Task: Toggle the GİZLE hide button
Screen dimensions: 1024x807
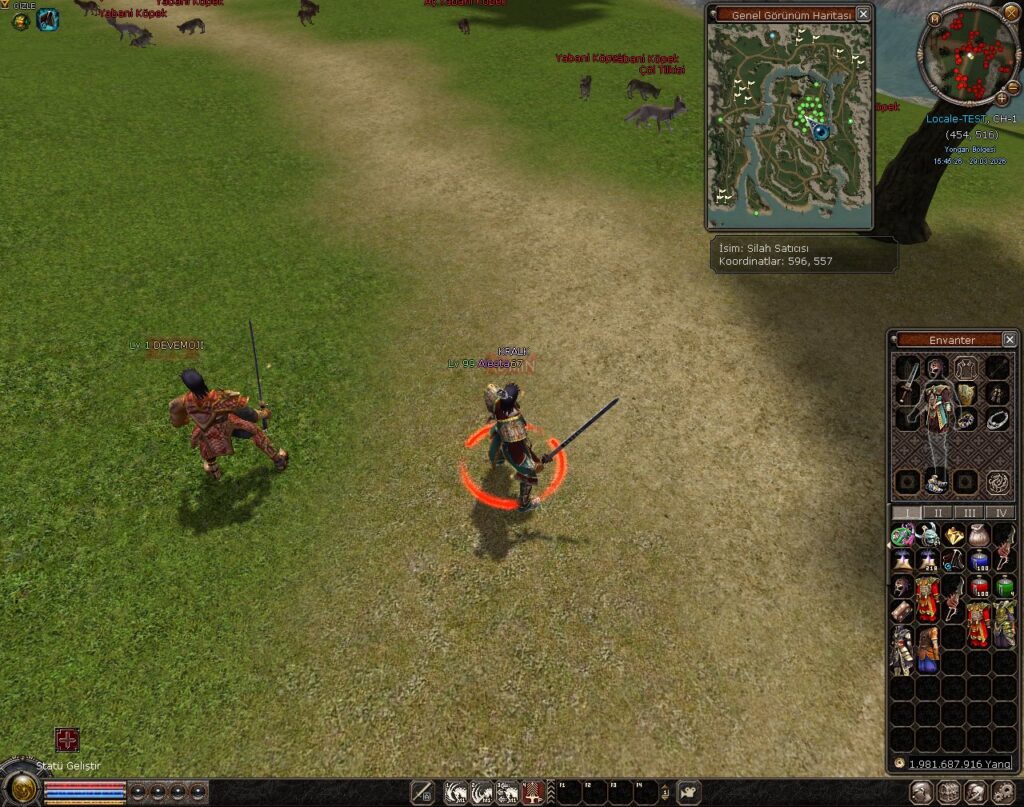Action: point(21,20)
